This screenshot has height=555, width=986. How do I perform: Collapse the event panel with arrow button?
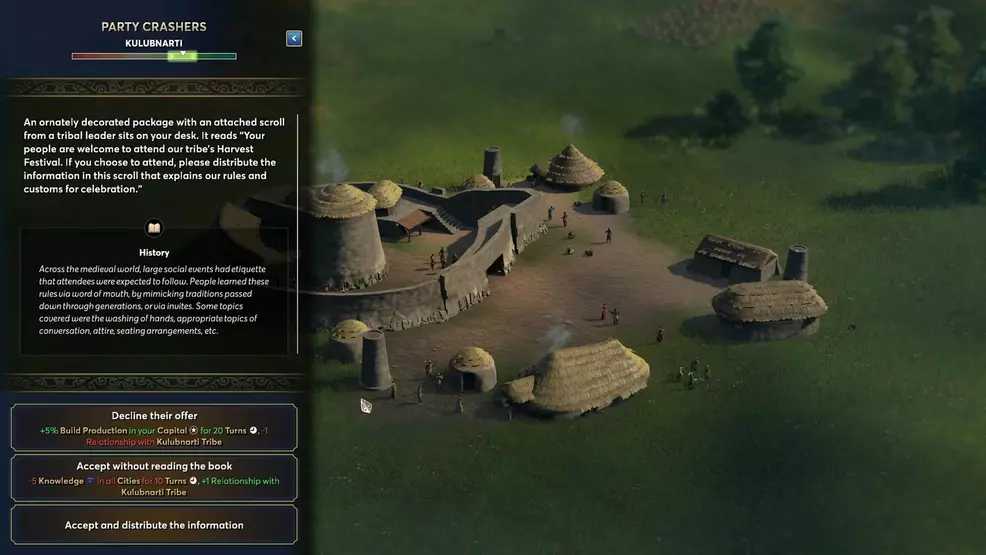pyautogui.click(x=293, y=38)
